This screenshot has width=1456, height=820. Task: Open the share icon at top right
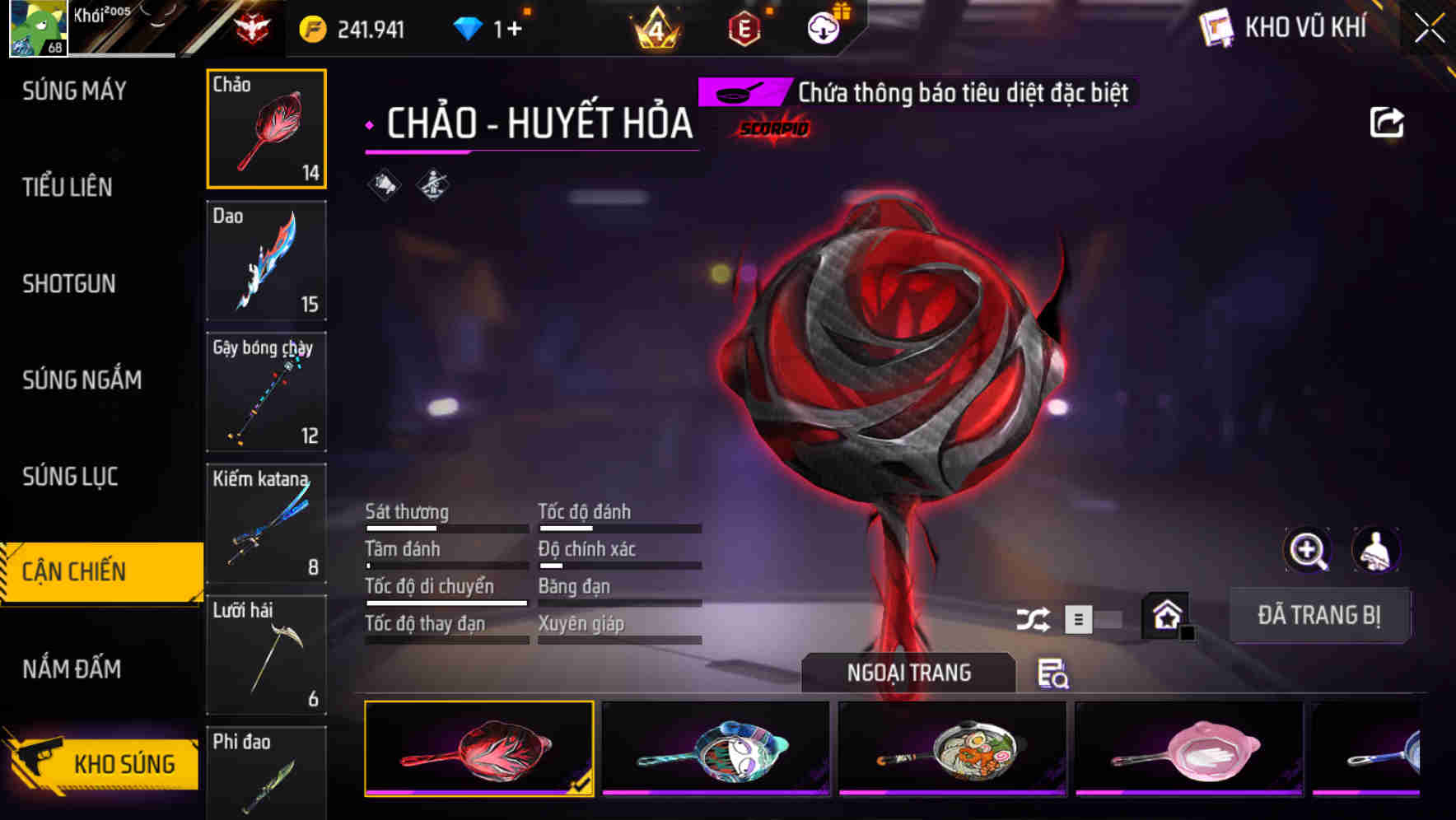pos(1386,121)
